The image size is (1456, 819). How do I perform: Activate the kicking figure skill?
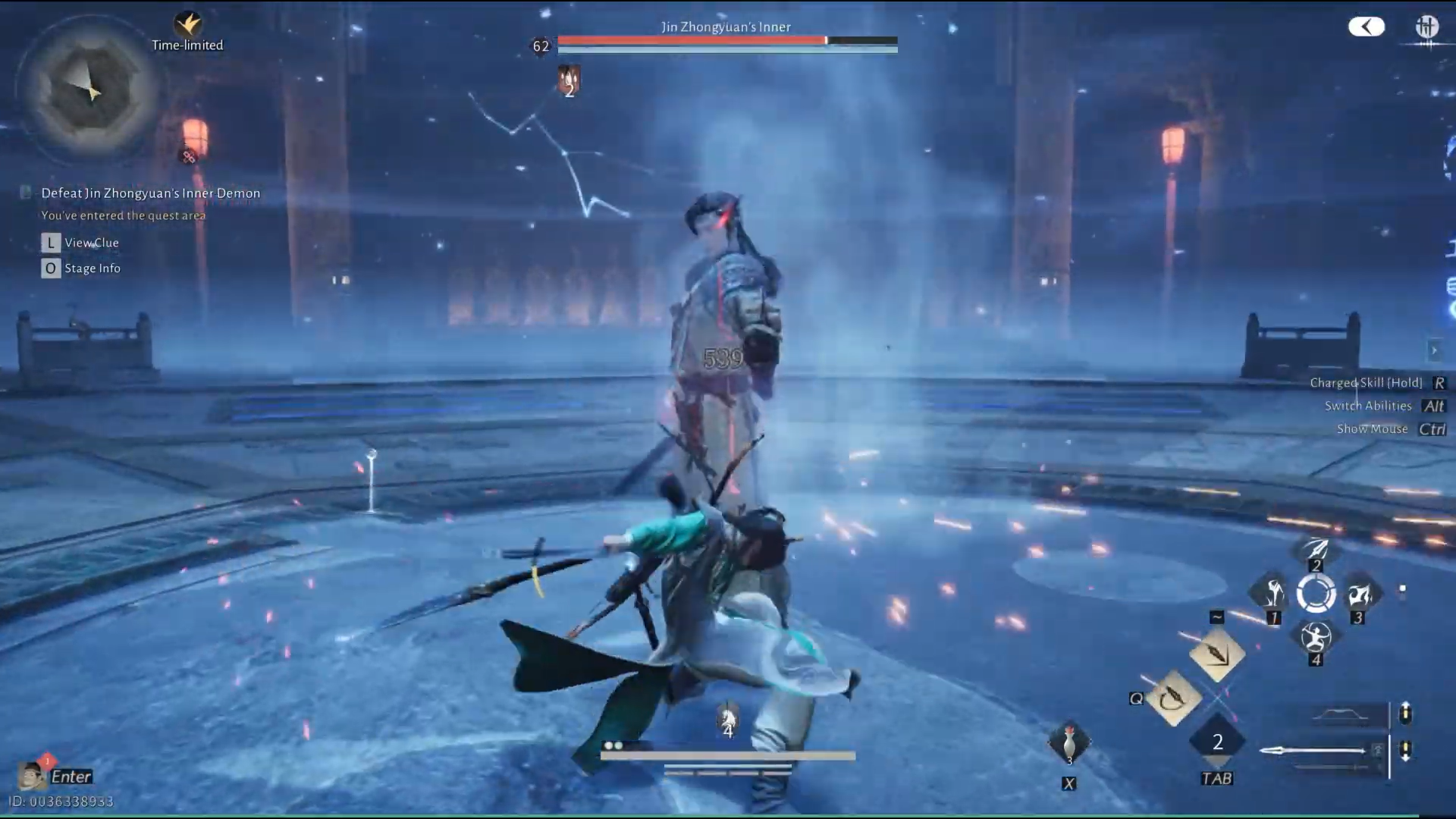(x=1272, y=594)
